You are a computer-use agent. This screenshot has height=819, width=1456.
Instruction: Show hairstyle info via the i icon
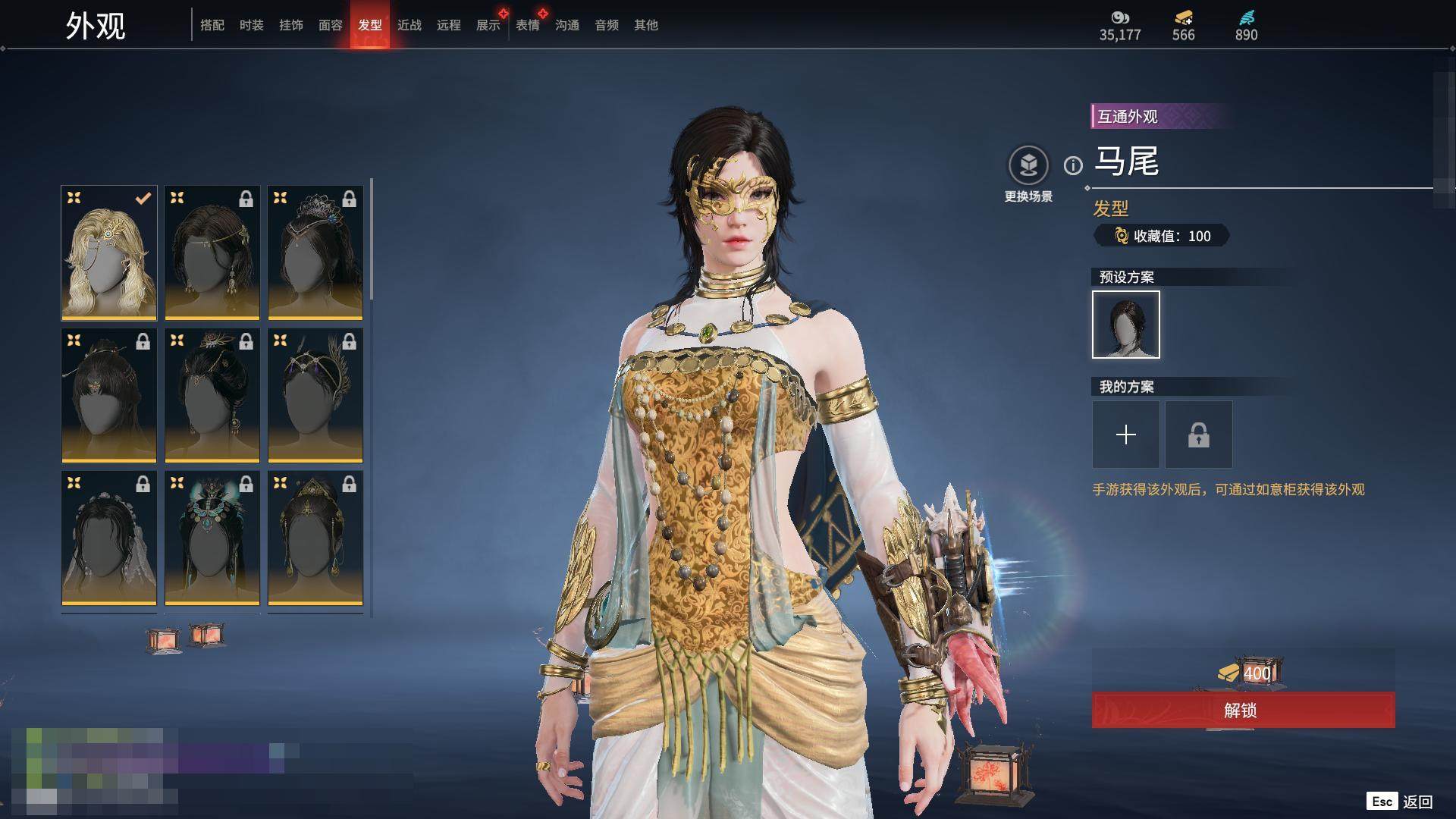(1073, 165)
